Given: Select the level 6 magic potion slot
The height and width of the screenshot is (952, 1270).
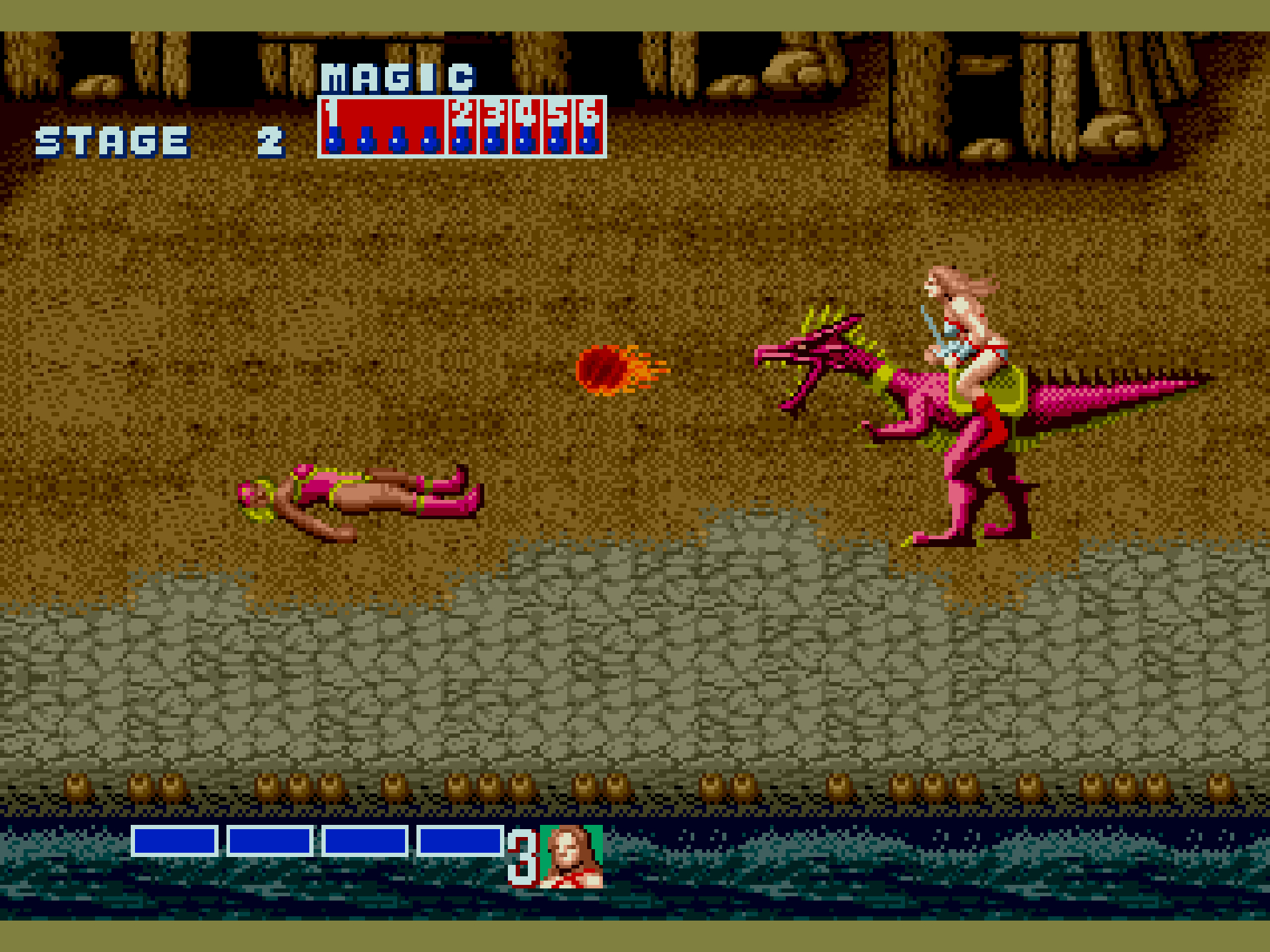Looking at the screenshot, I should click(589, 126).
